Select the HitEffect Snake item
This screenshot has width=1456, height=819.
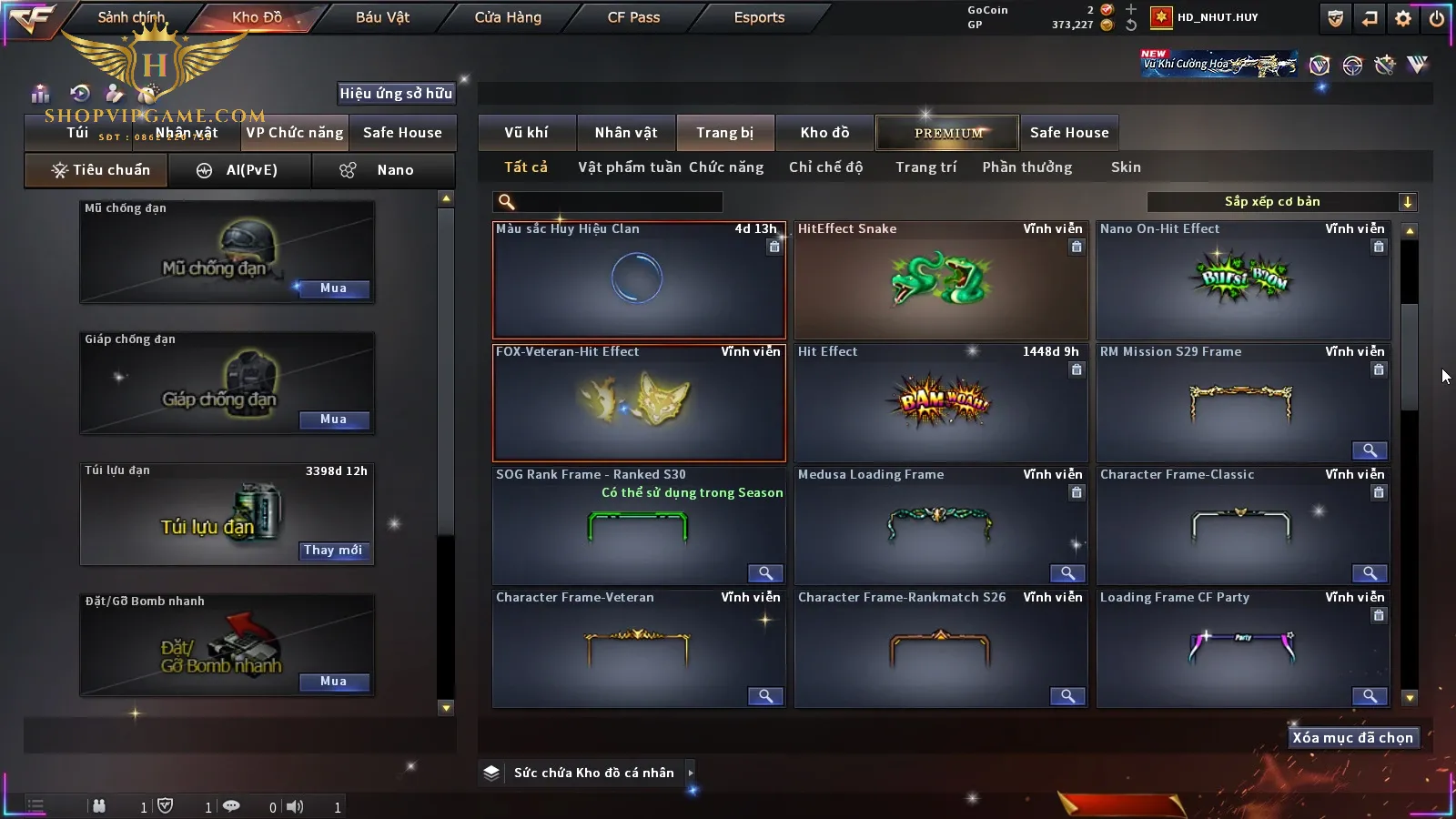click(x=941, y=280)
